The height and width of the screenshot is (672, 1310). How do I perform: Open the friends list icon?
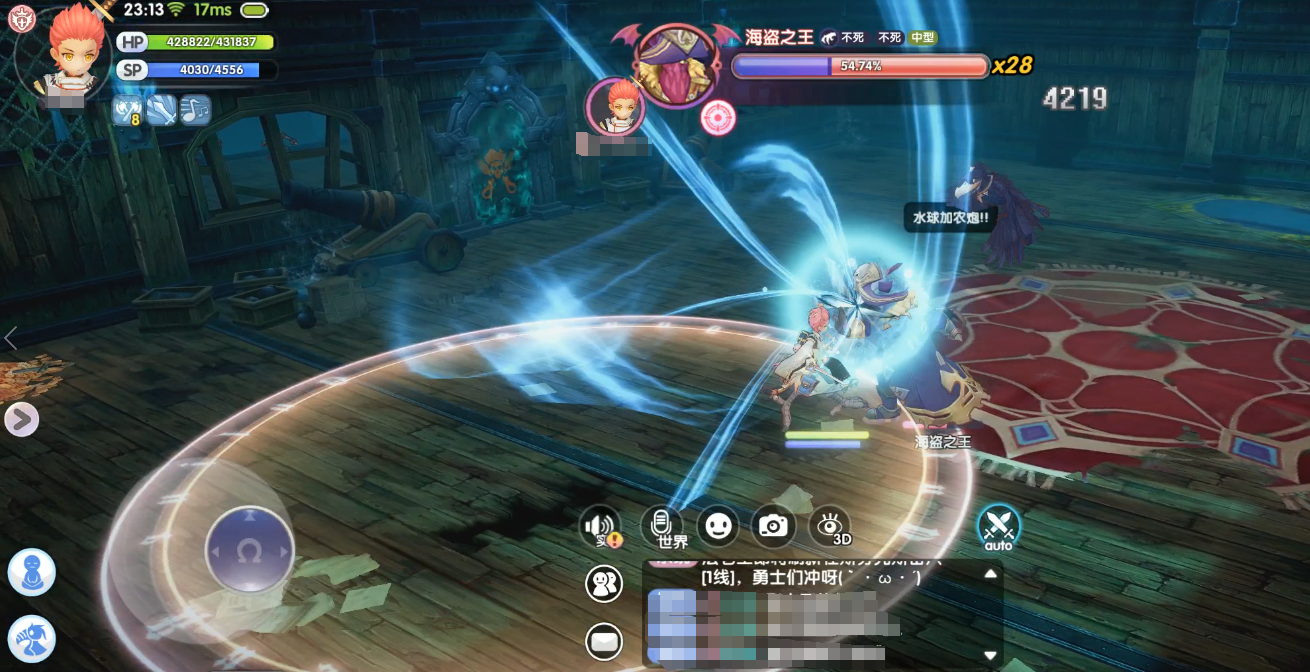603,584
